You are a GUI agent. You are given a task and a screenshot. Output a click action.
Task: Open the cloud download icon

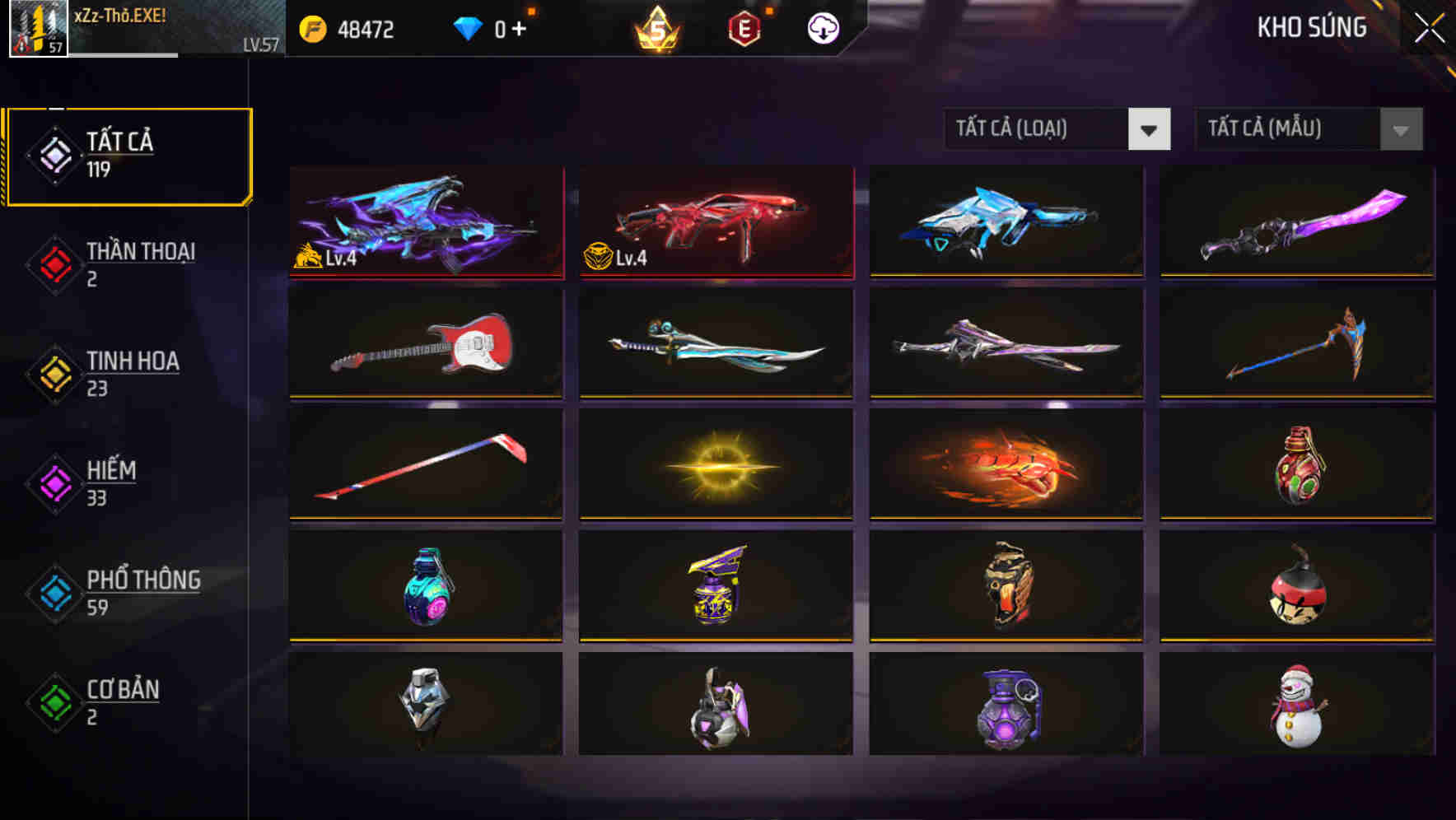tap(822, 27)
